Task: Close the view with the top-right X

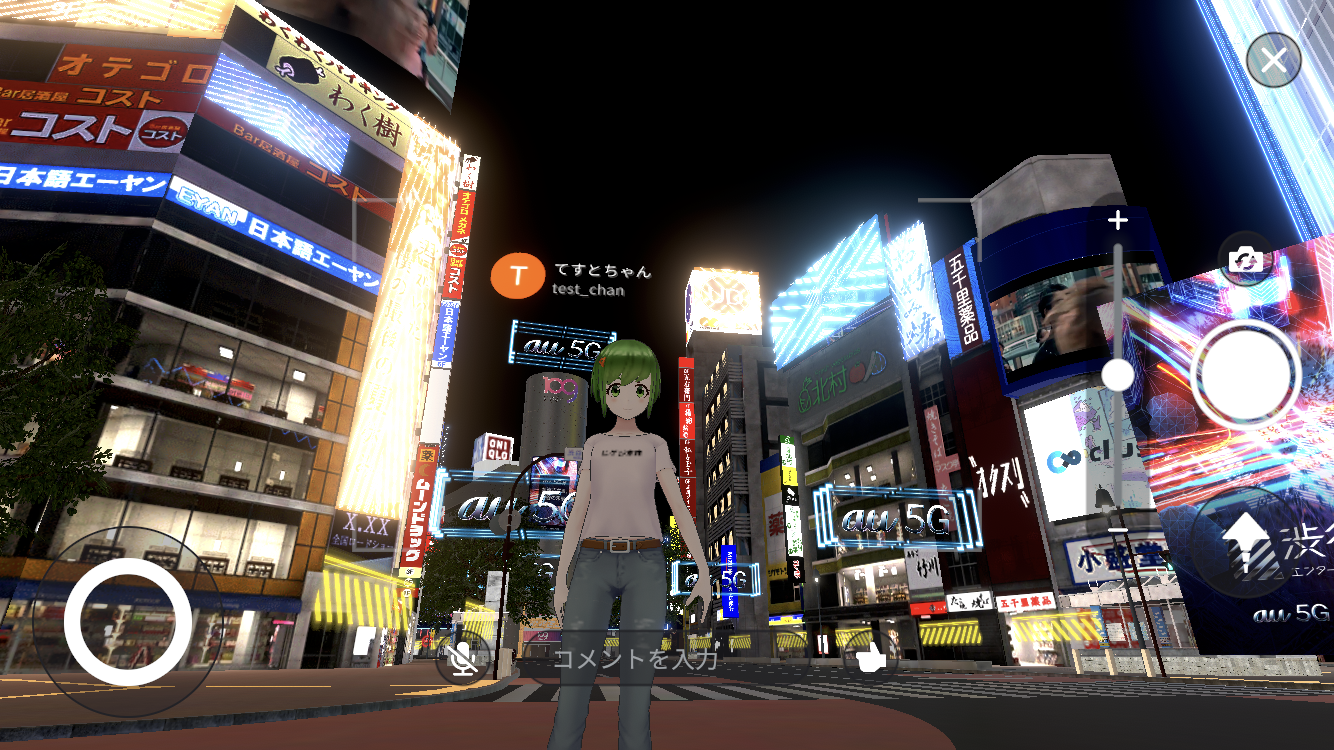Action: (x=1275, y=59)
